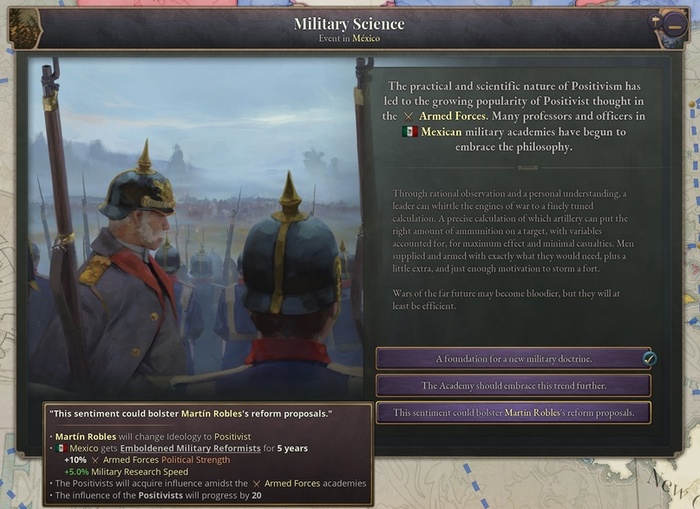700x509 pixels.
Task: Open the México link in the event header
Action: [x=366, y=38]
